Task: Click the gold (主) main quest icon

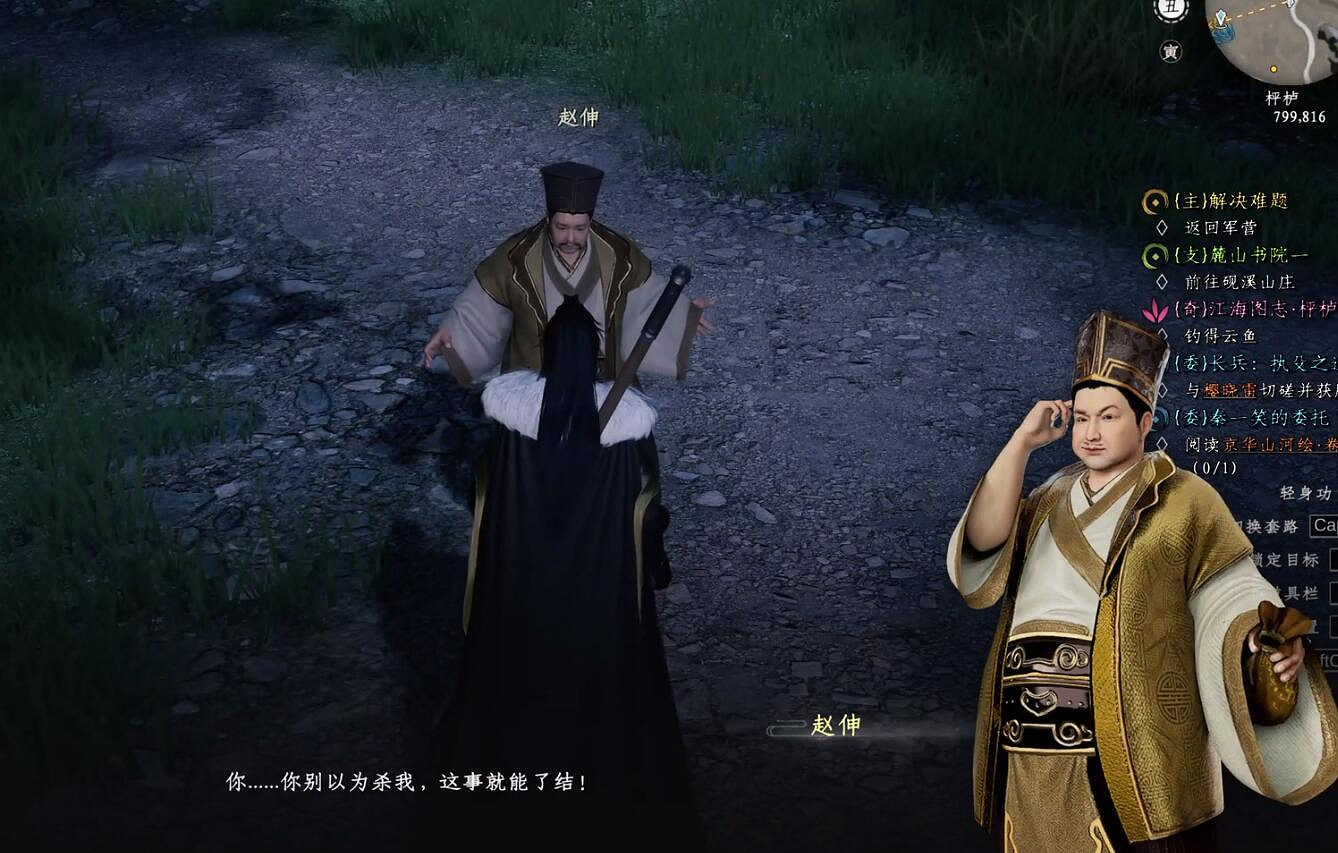Action: coord(1155,201)
